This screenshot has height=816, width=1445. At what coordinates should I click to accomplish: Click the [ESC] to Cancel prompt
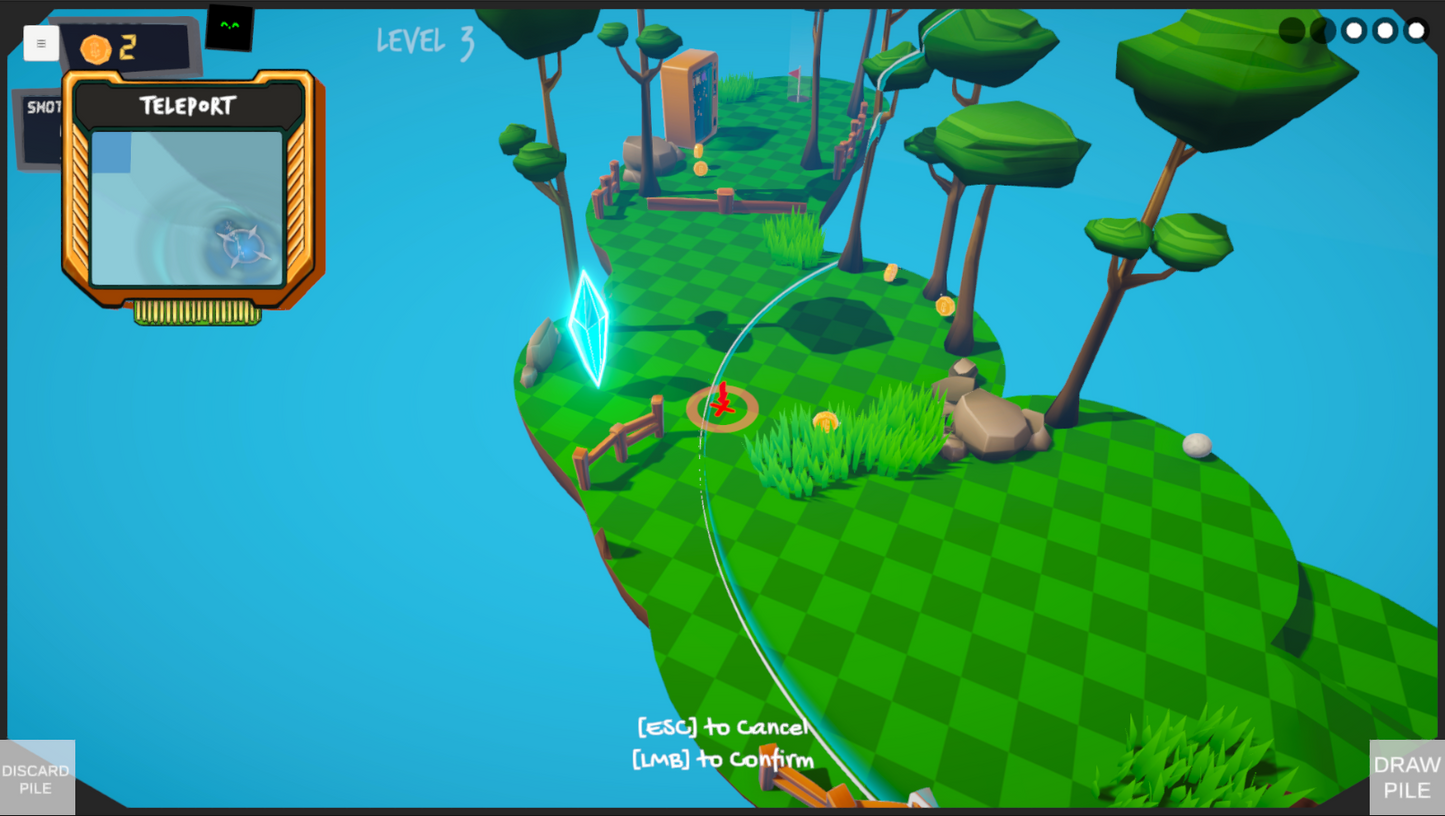(x=722, y=727)
